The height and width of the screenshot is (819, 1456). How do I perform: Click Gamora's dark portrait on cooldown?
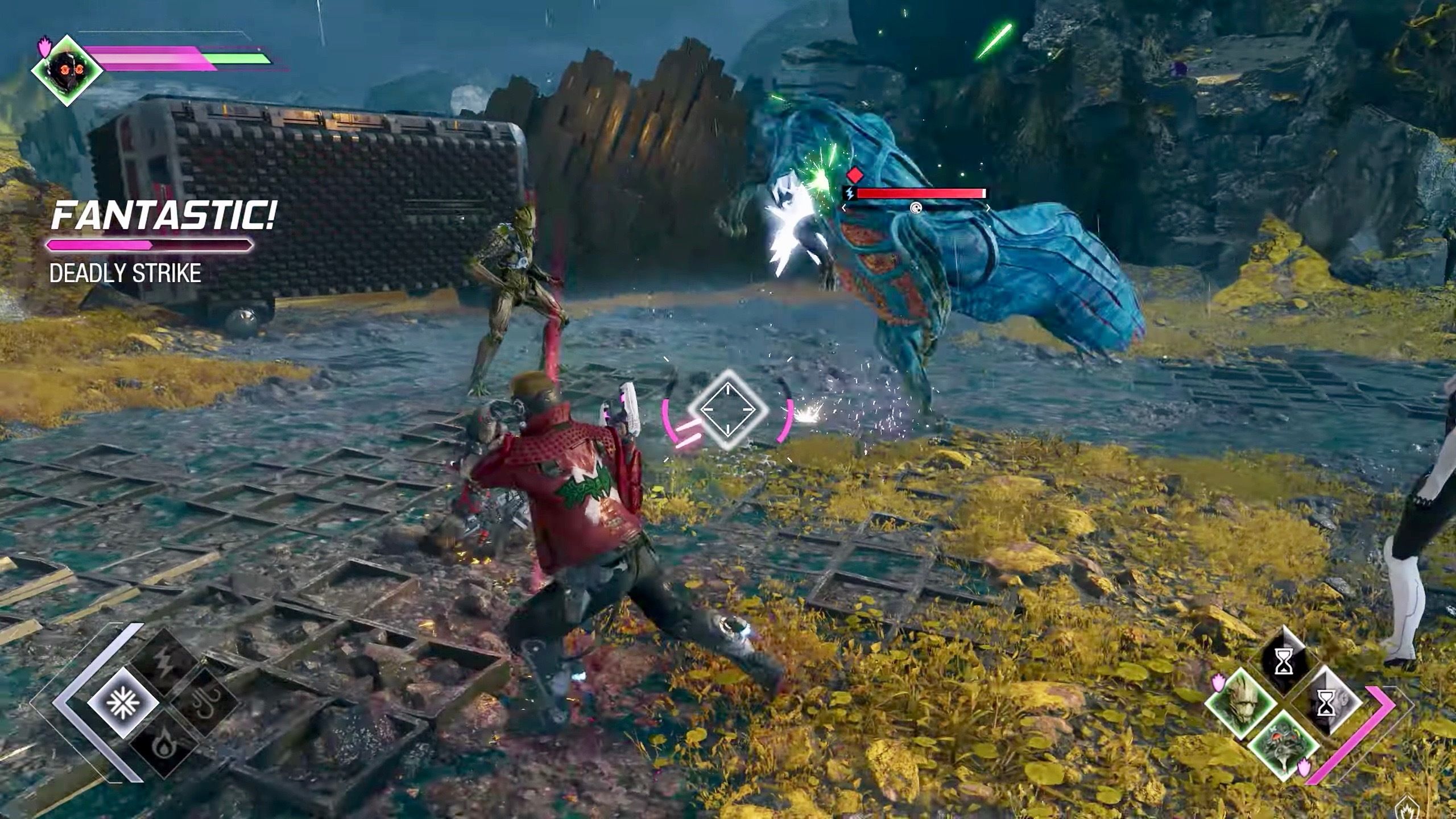pos(1284,664)
